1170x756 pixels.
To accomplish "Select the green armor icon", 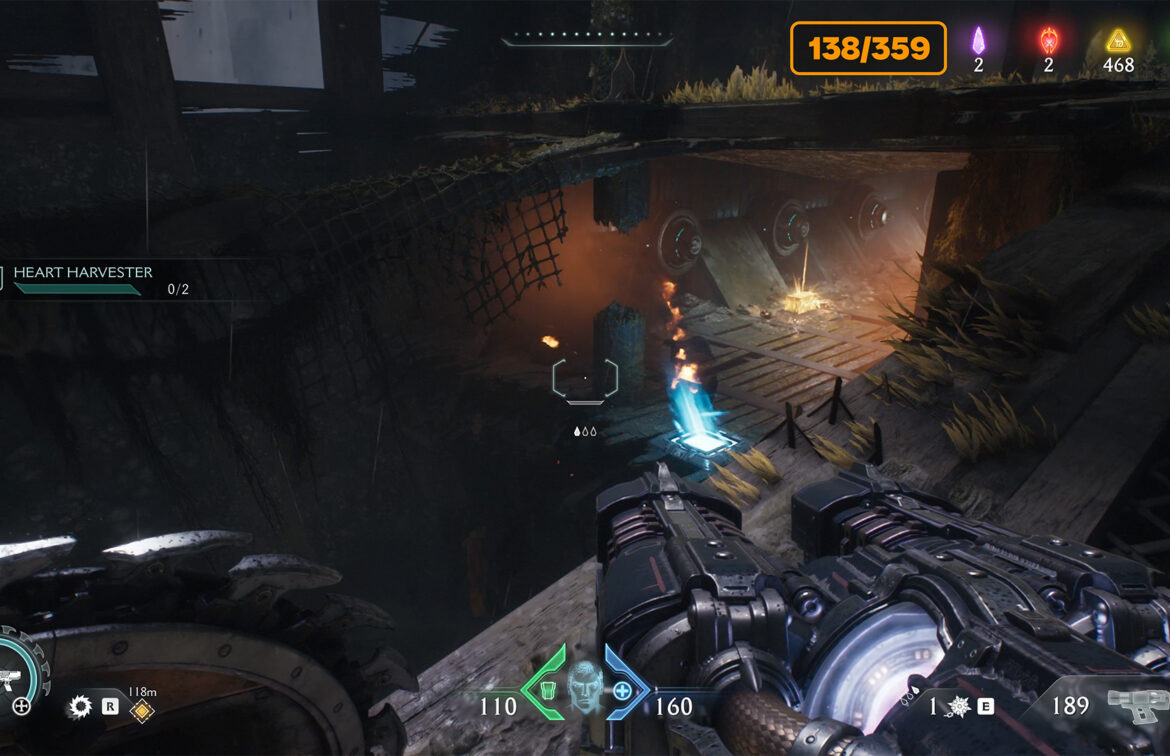I will 546,690.
